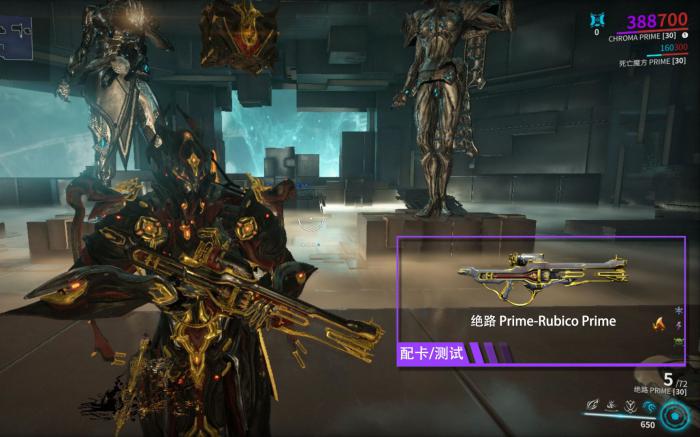Screen dimensions: 700x437
Task: Click the Rubico Prime weapon thumbnail
Action: coord(544,274)
